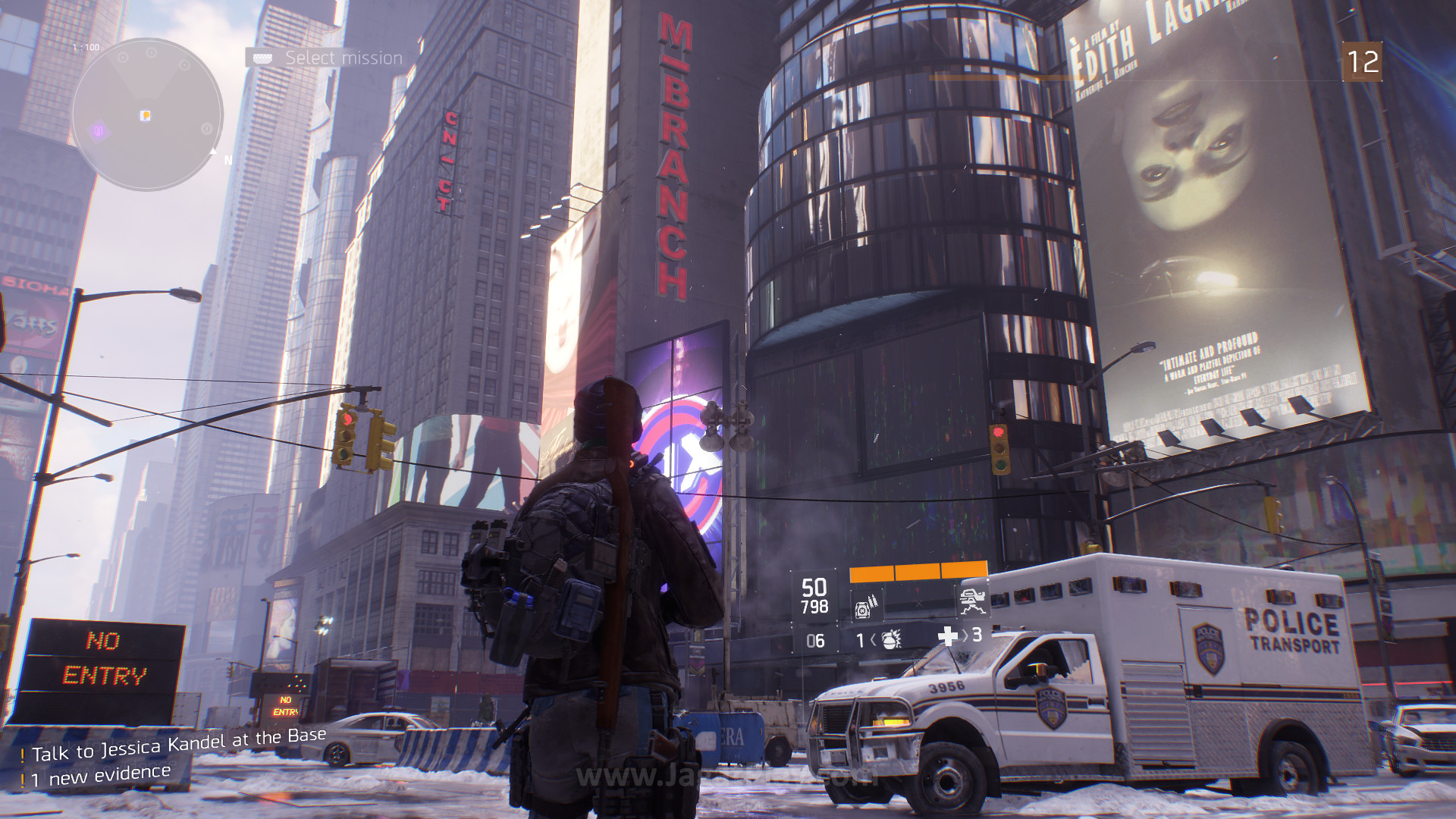The width and height of the screenshot is (1456, 819).
Task: Select the grenade icon
Action: [891, 640]
